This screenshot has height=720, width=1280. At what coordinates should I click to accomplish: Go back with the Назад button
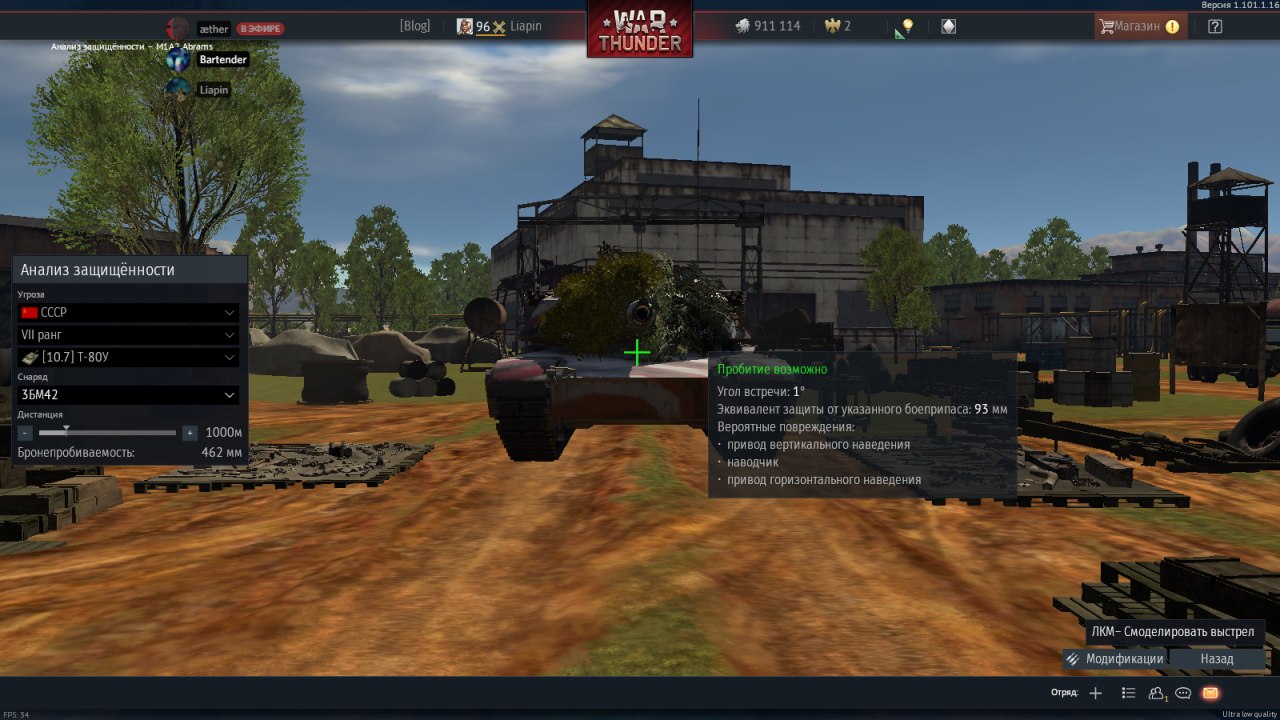(x=1216, y=659)
